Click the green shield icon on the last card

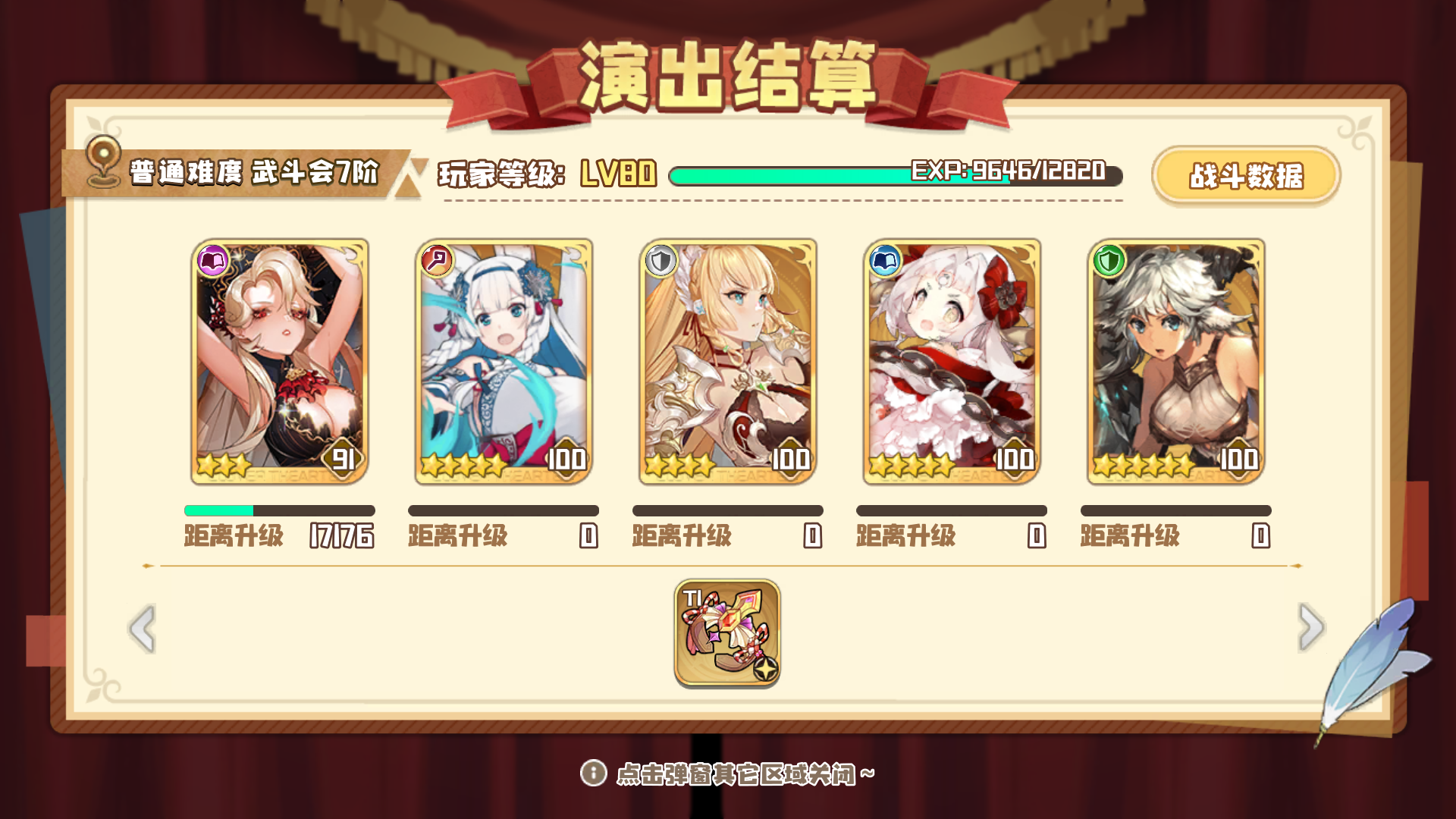pos(1108,260)
